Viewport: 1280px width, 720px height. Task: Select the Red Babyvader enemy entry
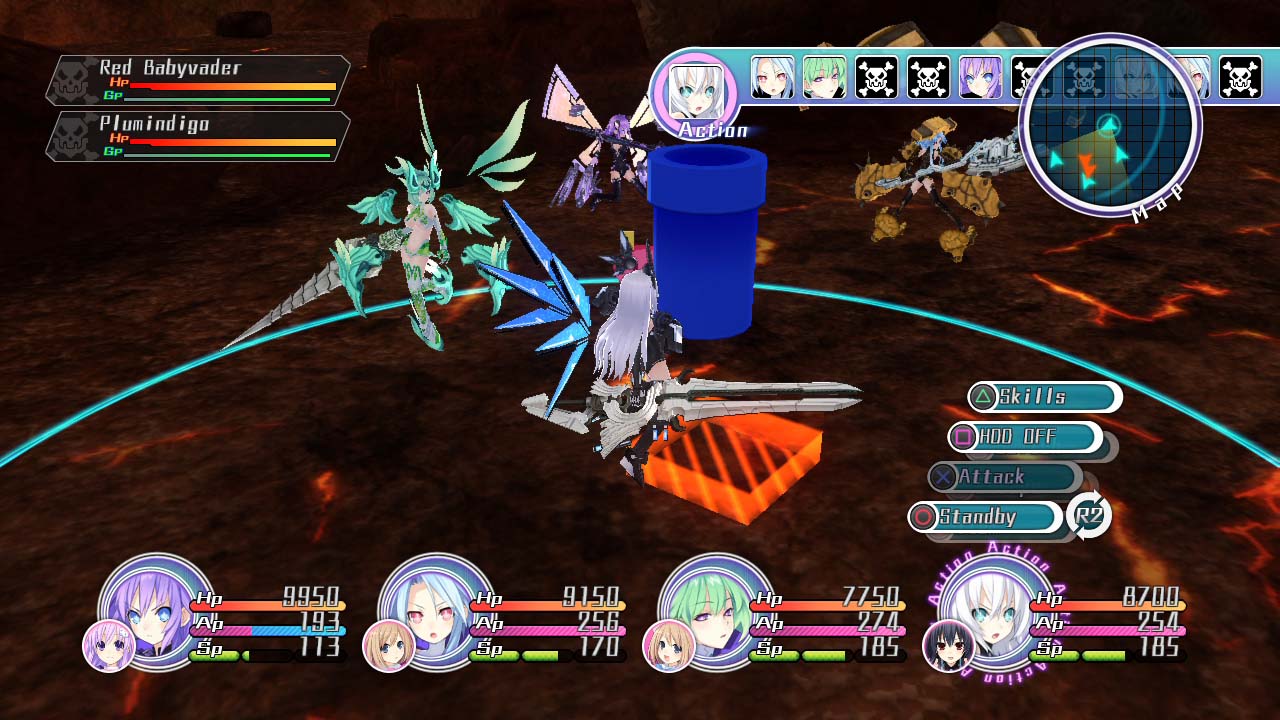pyautogui.click(x=198, y=80)
